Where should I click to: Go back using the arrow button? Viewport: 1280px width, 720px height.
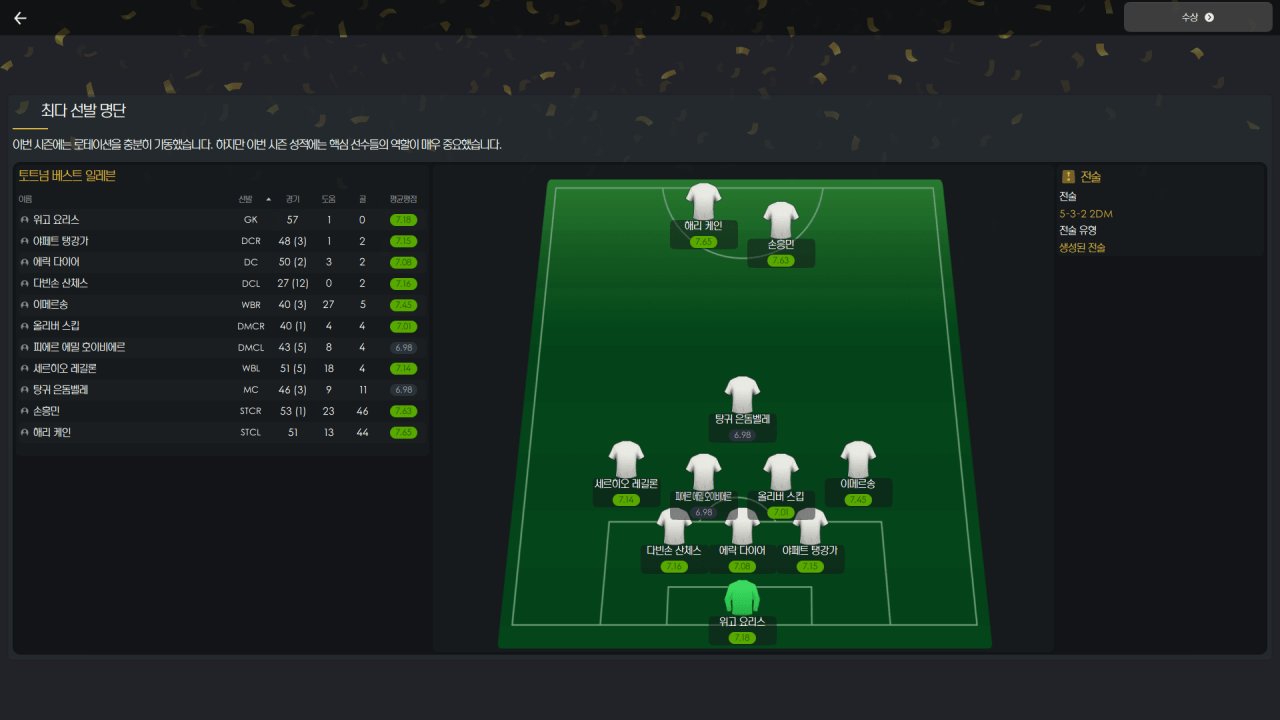tap(20, 18)
